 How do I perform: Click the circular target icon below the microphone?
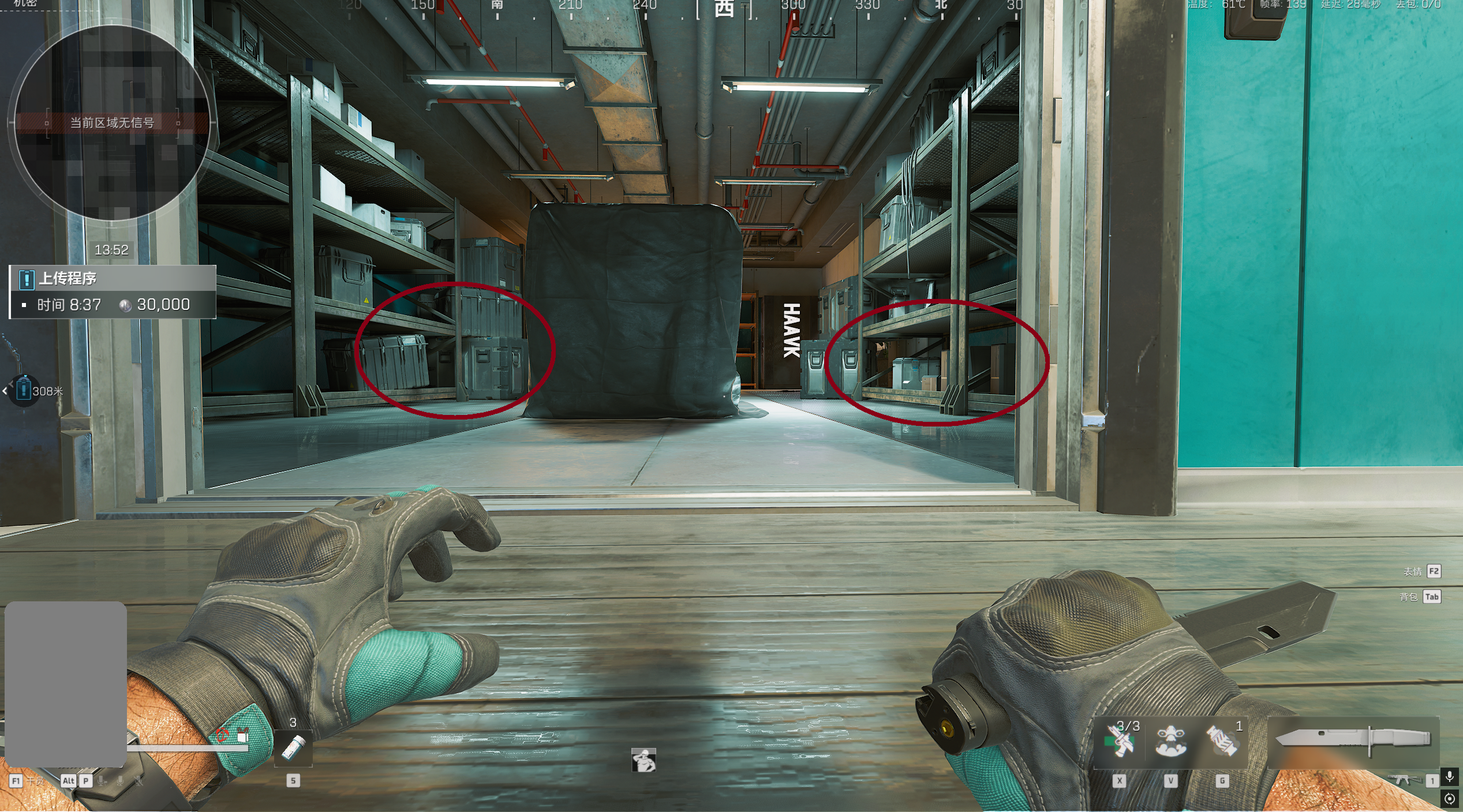pyautogui.click(x=1449, y=799)
